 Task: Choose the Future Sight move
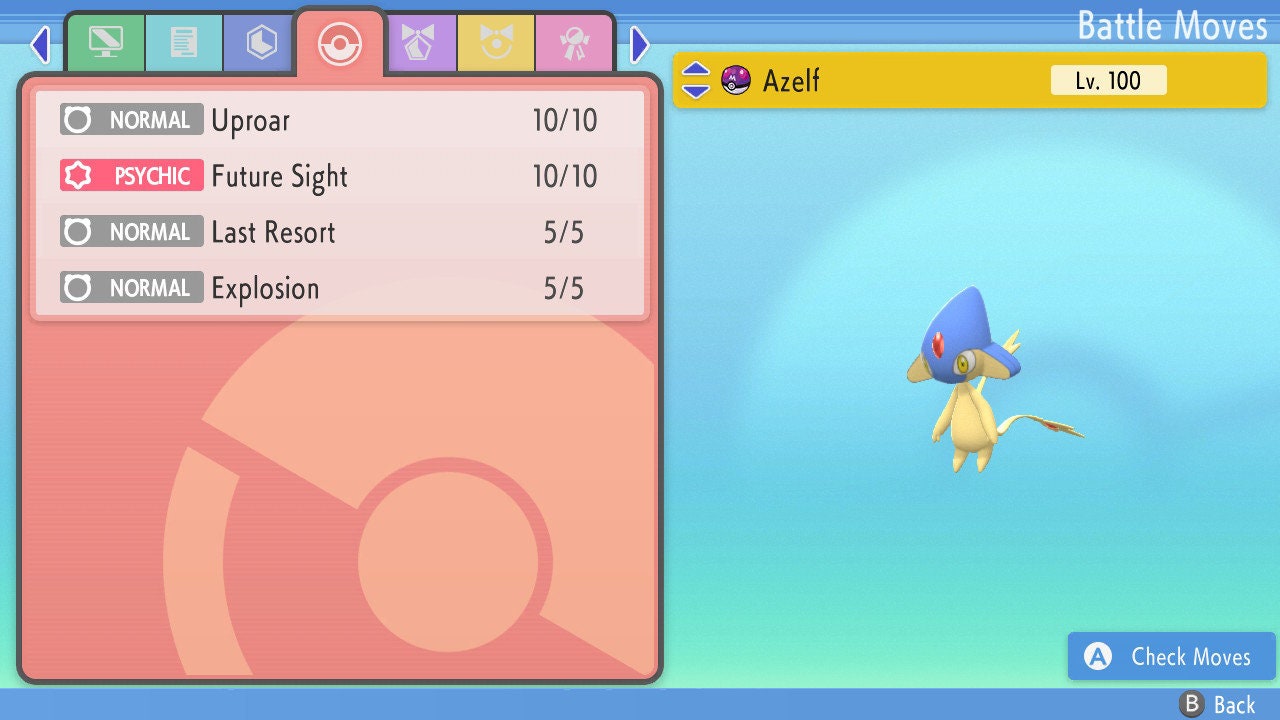click(340, 177)
